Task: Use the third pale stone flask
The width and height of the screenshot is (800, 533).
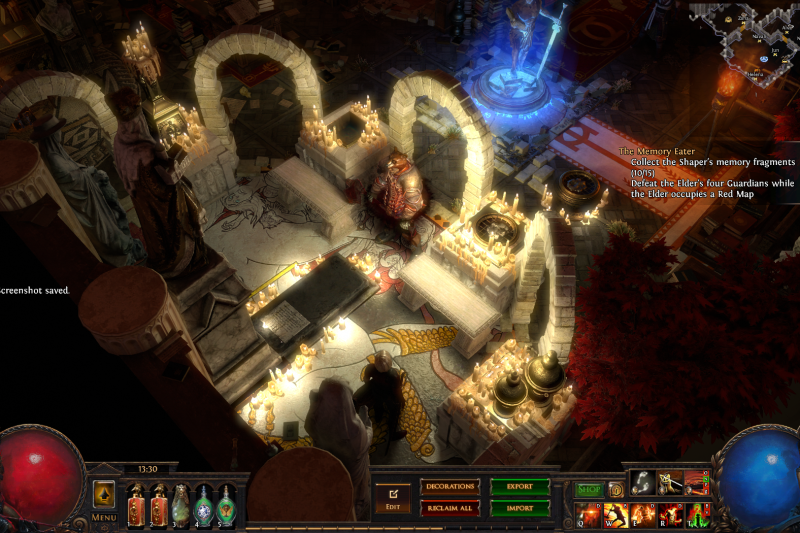Action: coord(181,505)
